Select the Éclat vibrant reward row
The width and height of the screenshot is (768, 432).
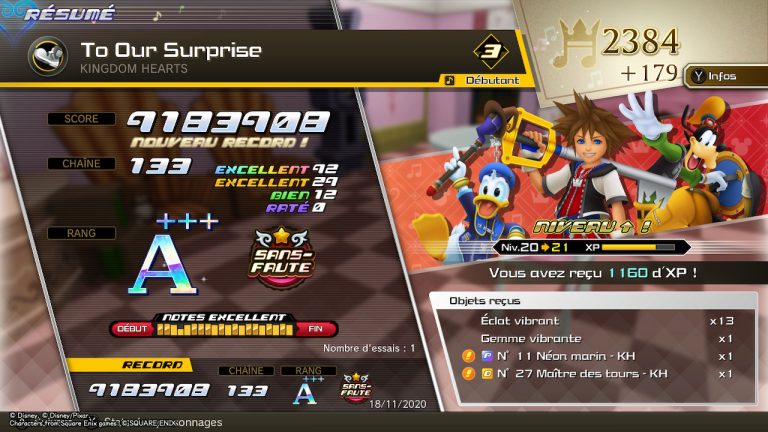pyautogui.click(x=598, y=321)
